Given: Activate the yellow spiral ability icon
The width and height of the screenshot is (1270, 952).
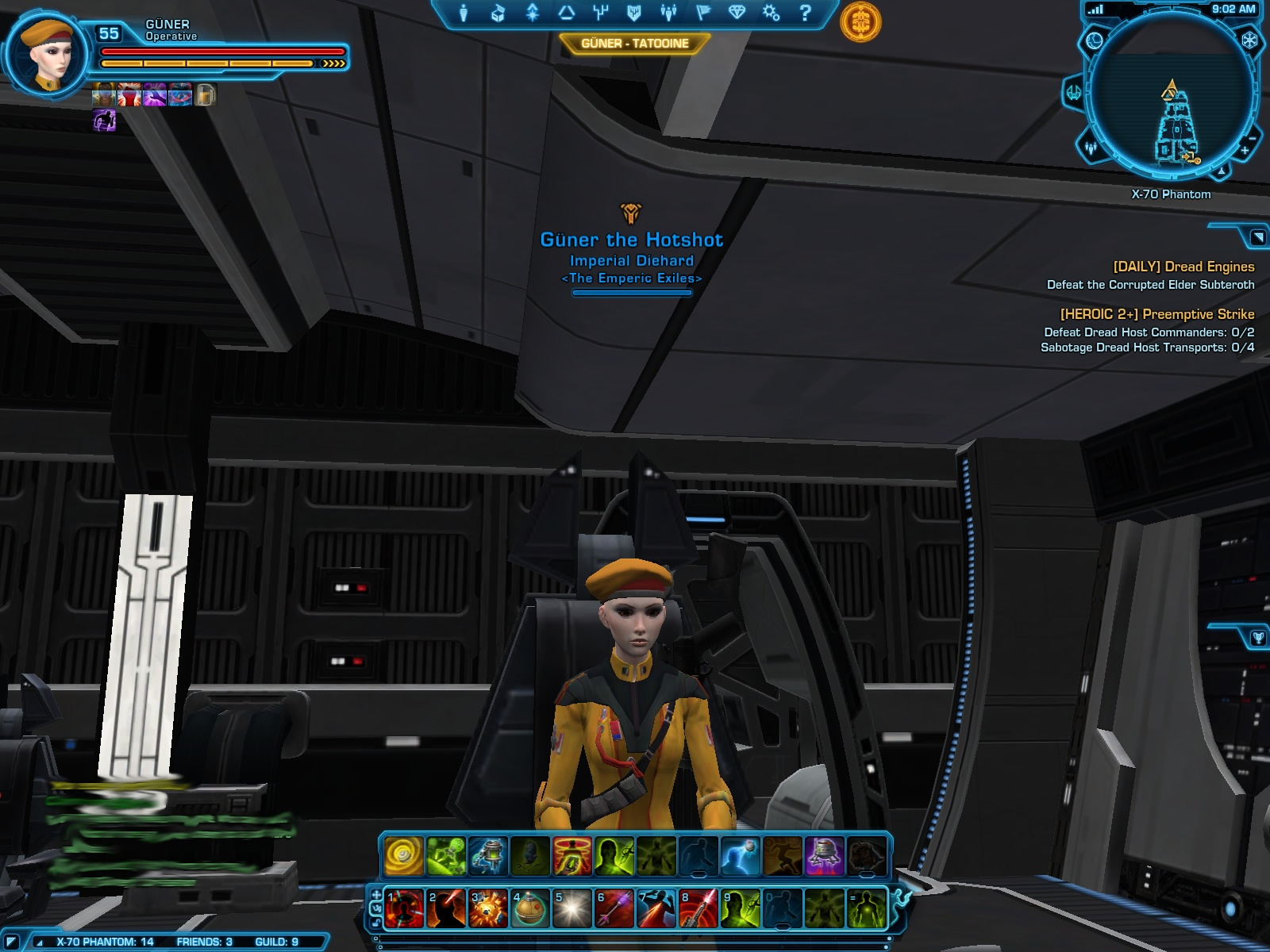Looking at the screenshot, I should pos(403,856).
